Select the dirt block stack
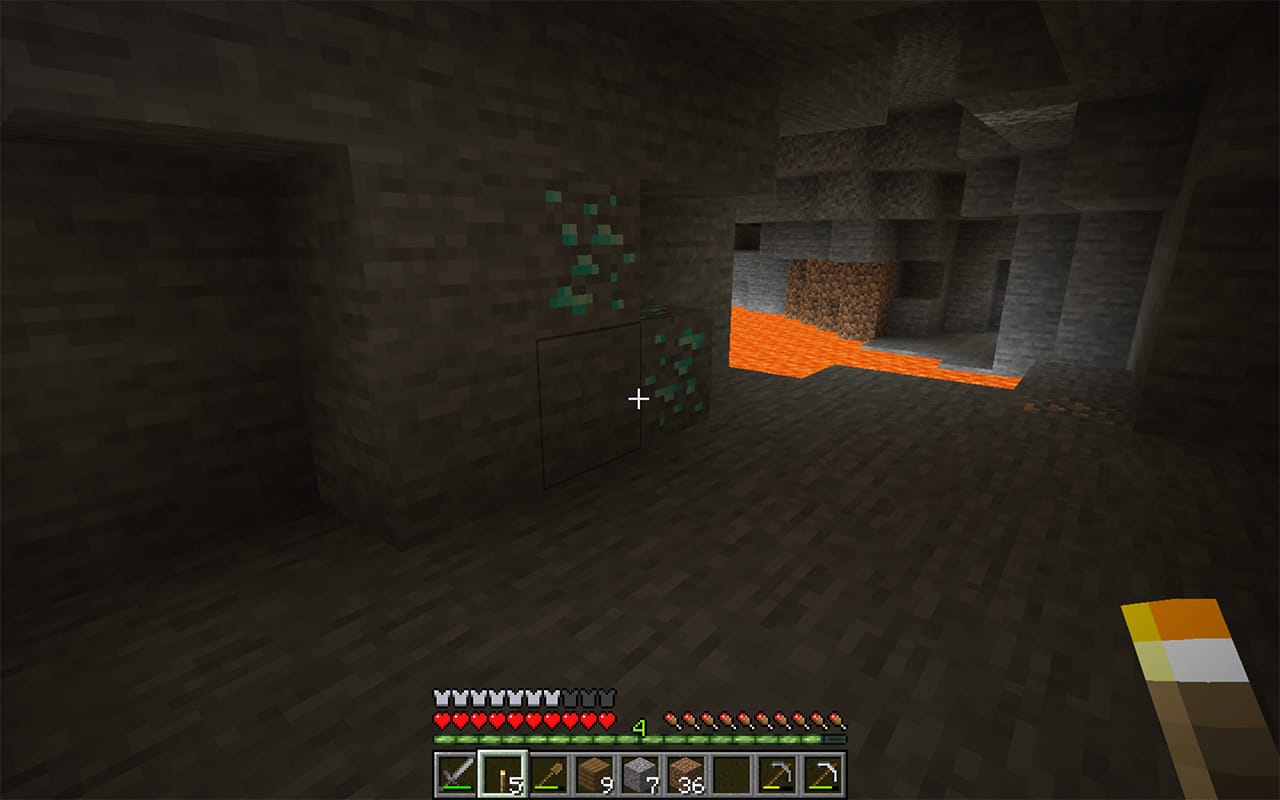The image size is (1280, 800). point(686,774)
